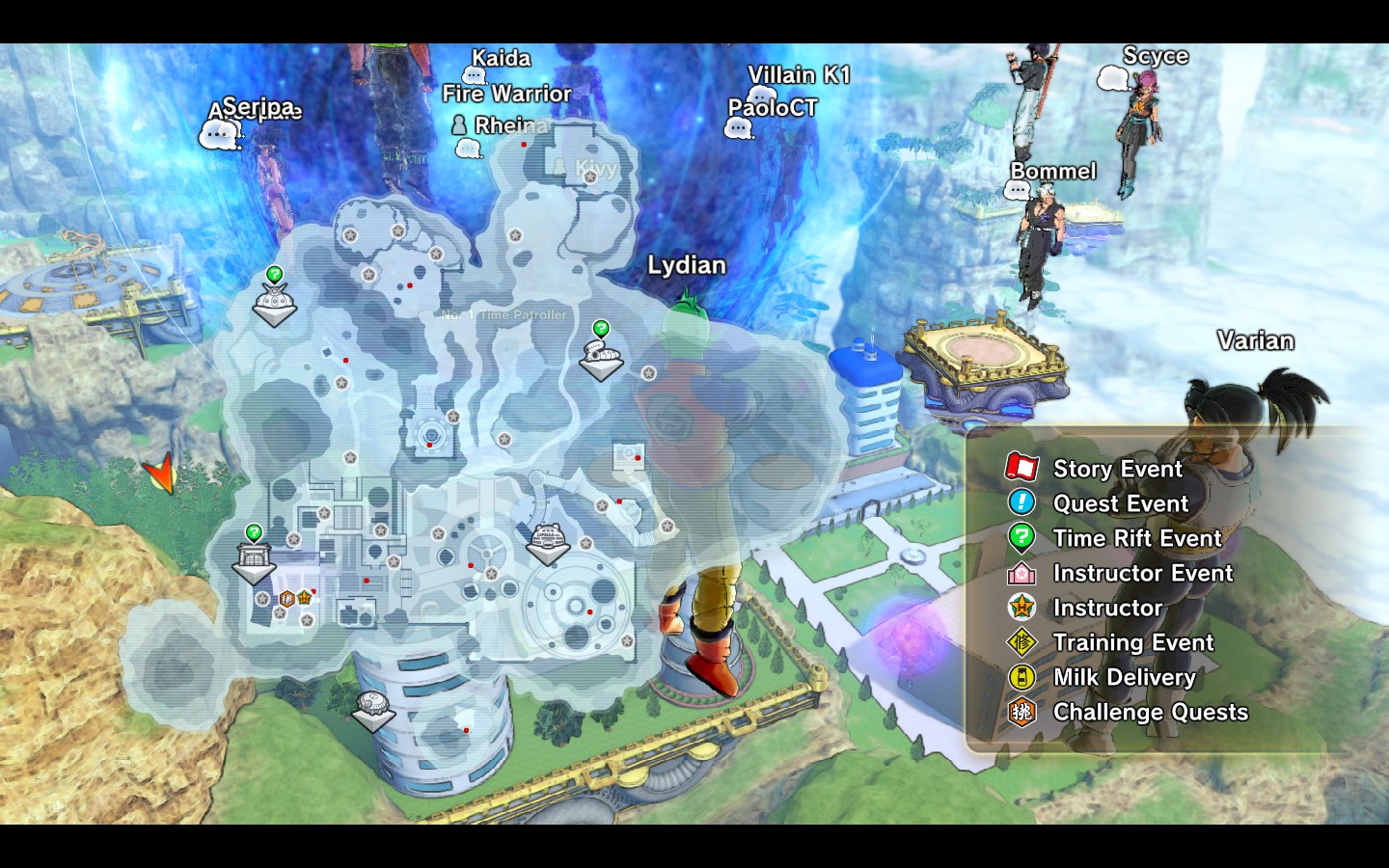Choose Challenge Quests legend entry
The image size is (1389, 868).
pyautogui.click(x=1150, y=712)
